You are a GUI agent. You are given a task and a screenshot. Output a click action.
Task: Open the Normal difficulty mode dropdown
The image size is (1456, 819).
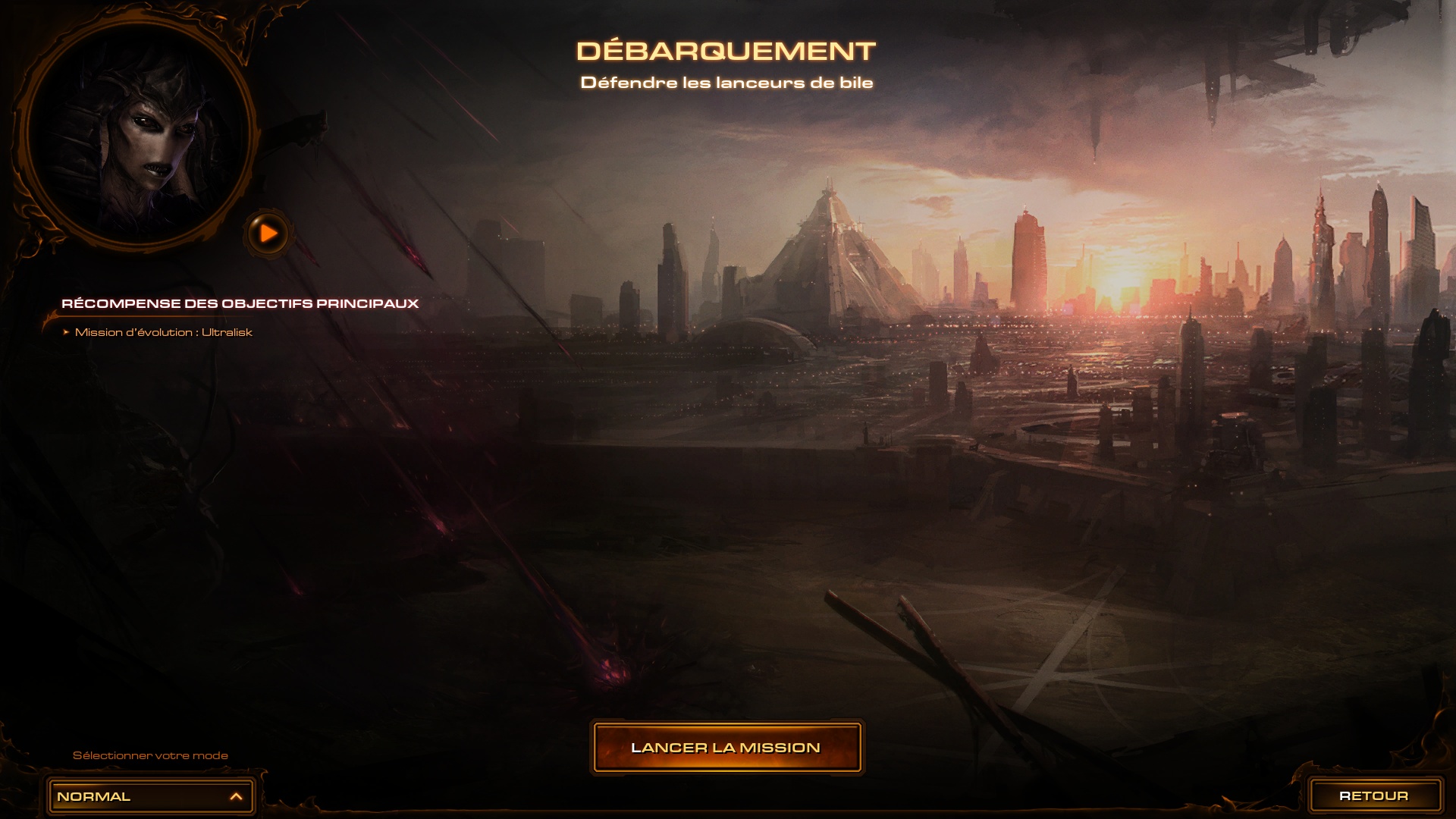coord(151,797)
